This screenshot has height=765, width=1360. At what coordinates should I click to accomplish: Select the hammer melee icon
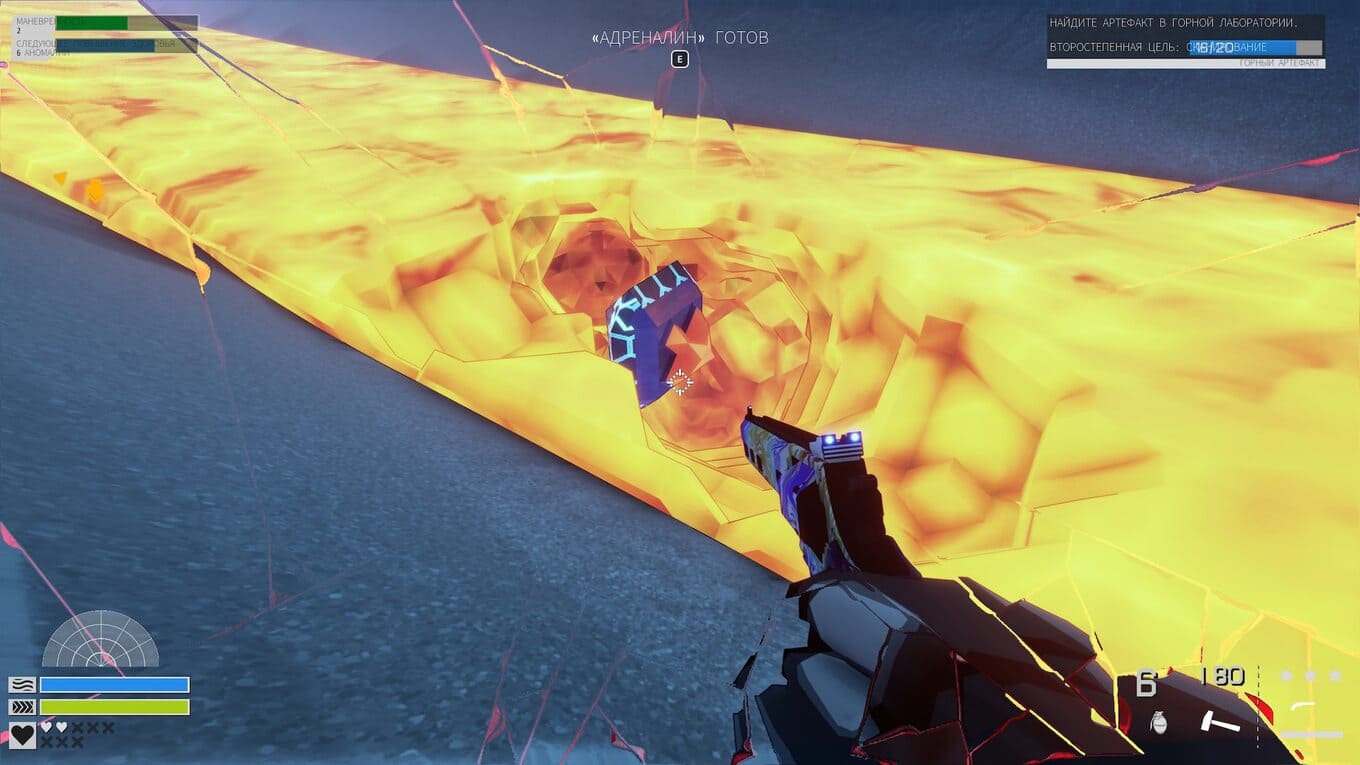[1219, 721]
